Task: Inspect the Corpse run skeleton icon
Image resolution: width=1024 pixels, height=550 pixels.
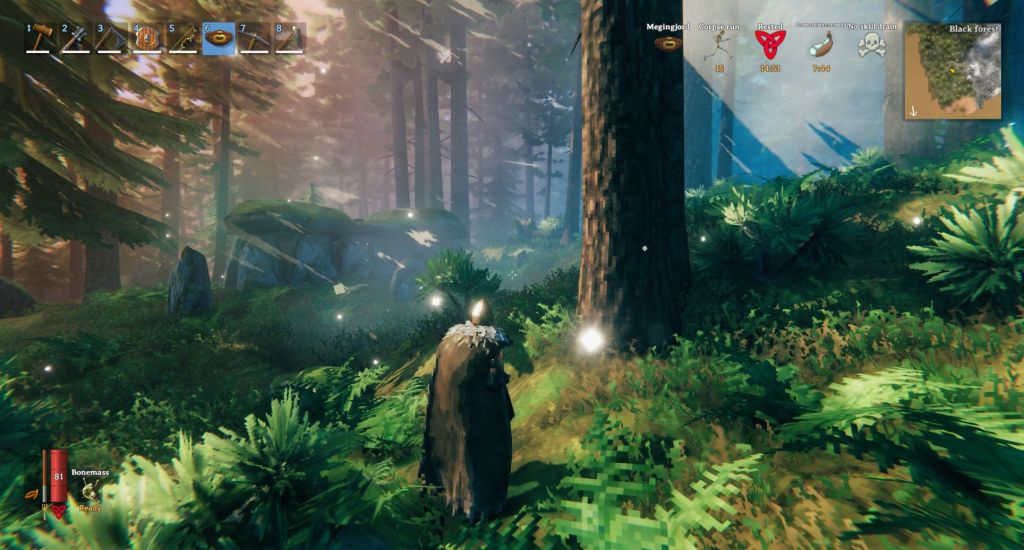Action: [719, 45]
